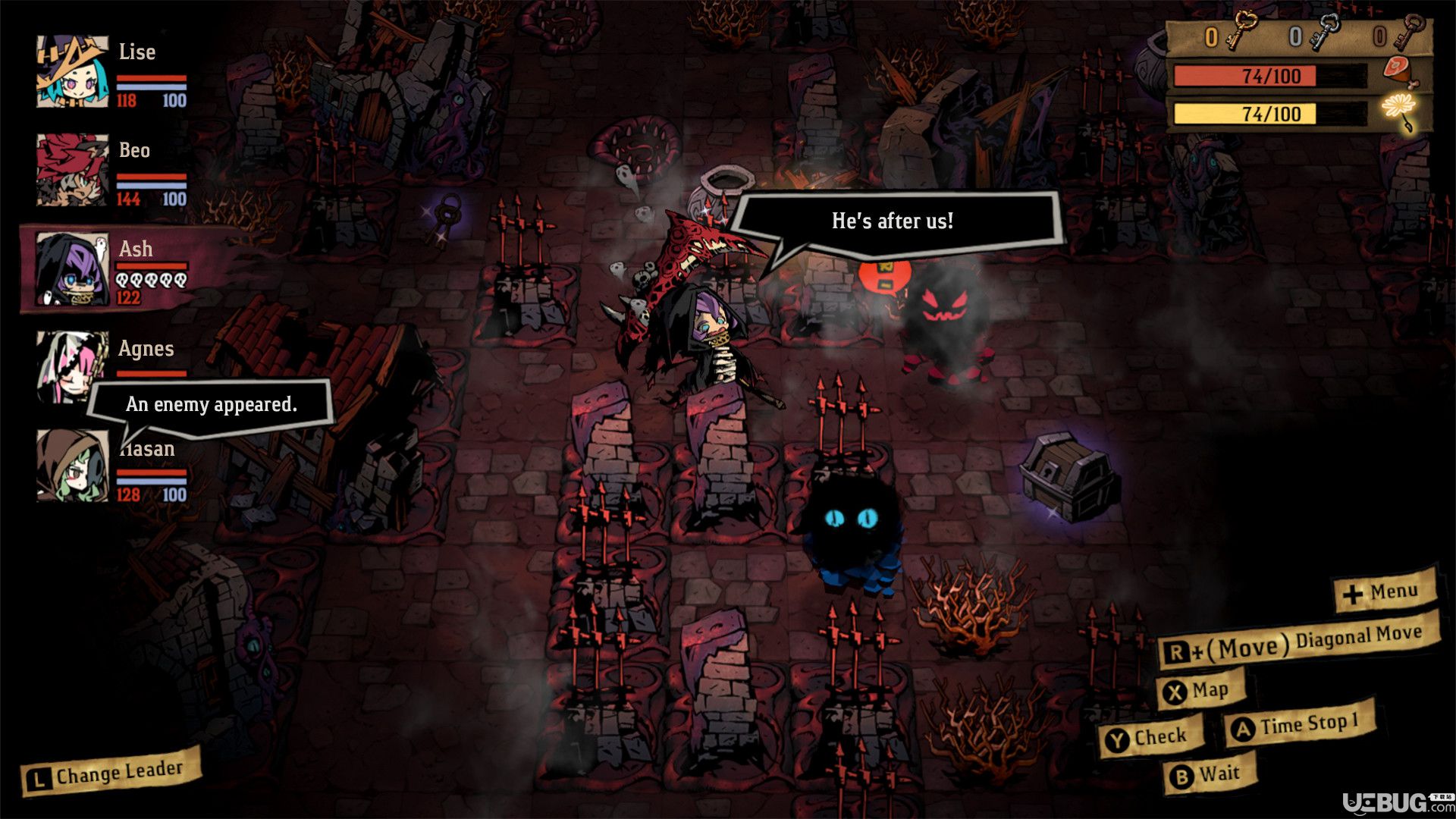
Task: Open the Menu button
Action: click(1385, 592)
